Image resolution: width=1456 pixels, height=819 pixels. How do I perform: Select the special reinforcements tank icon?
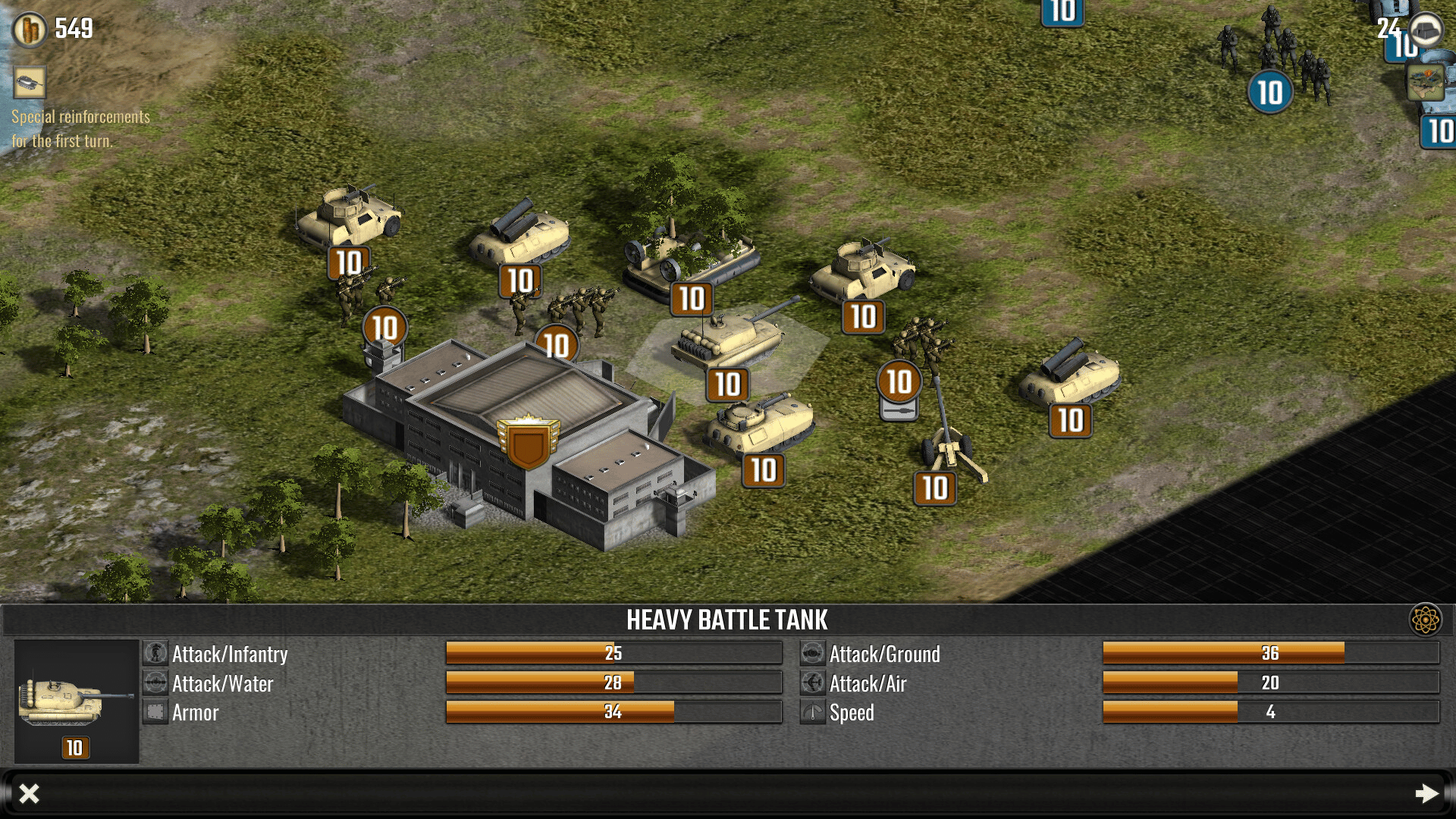pyautogui.click(x=30, y=82)
